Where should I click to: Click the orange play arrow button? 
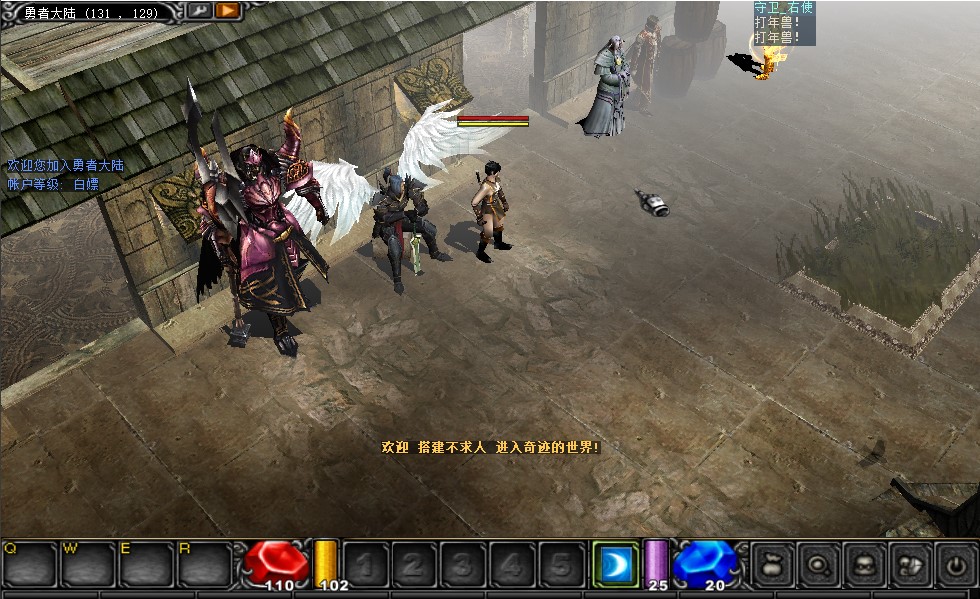[x=227, y=10]
